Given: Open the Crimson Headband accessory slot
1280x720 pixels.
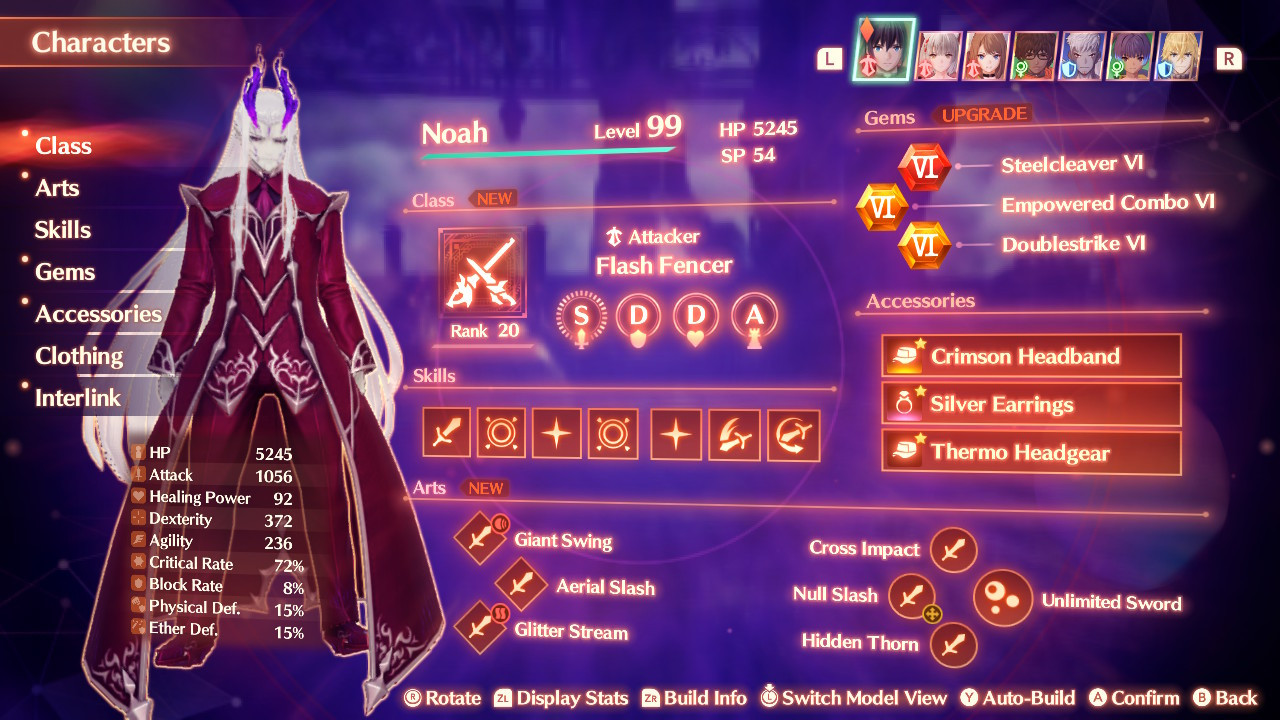Looking at the screenshot, I should coord(1031,355).
